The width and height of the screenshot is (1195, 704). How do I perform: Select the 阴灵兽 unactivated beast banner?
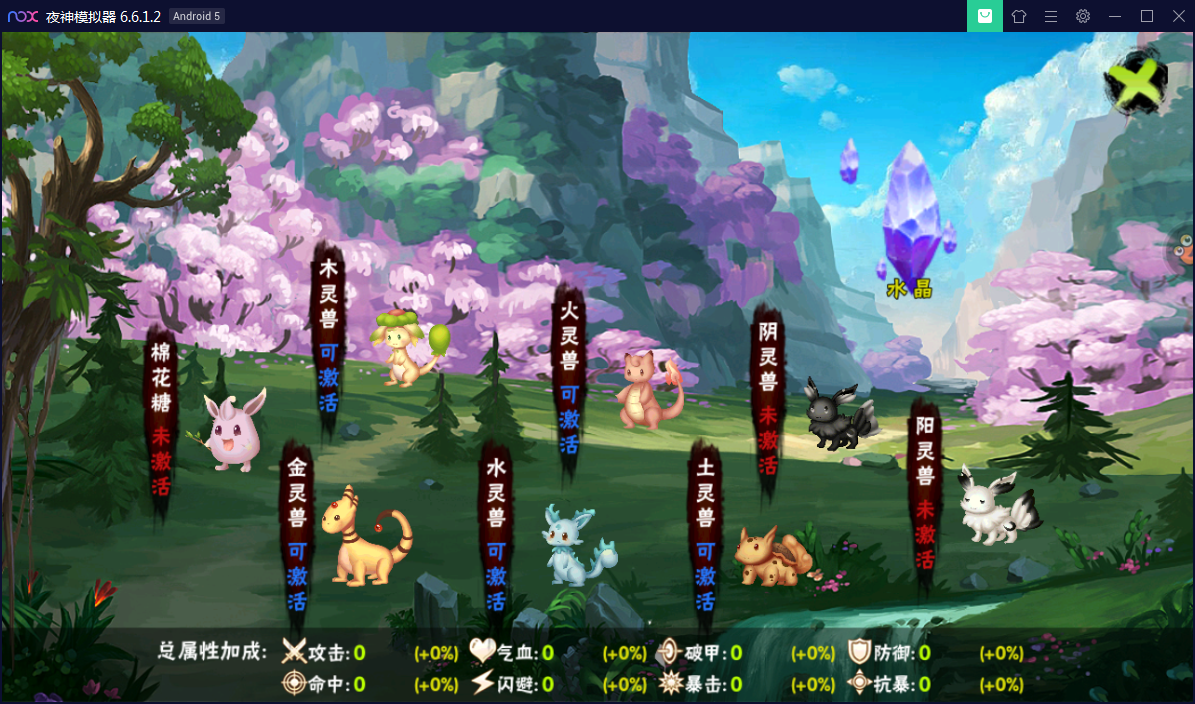tap(767, 398)
